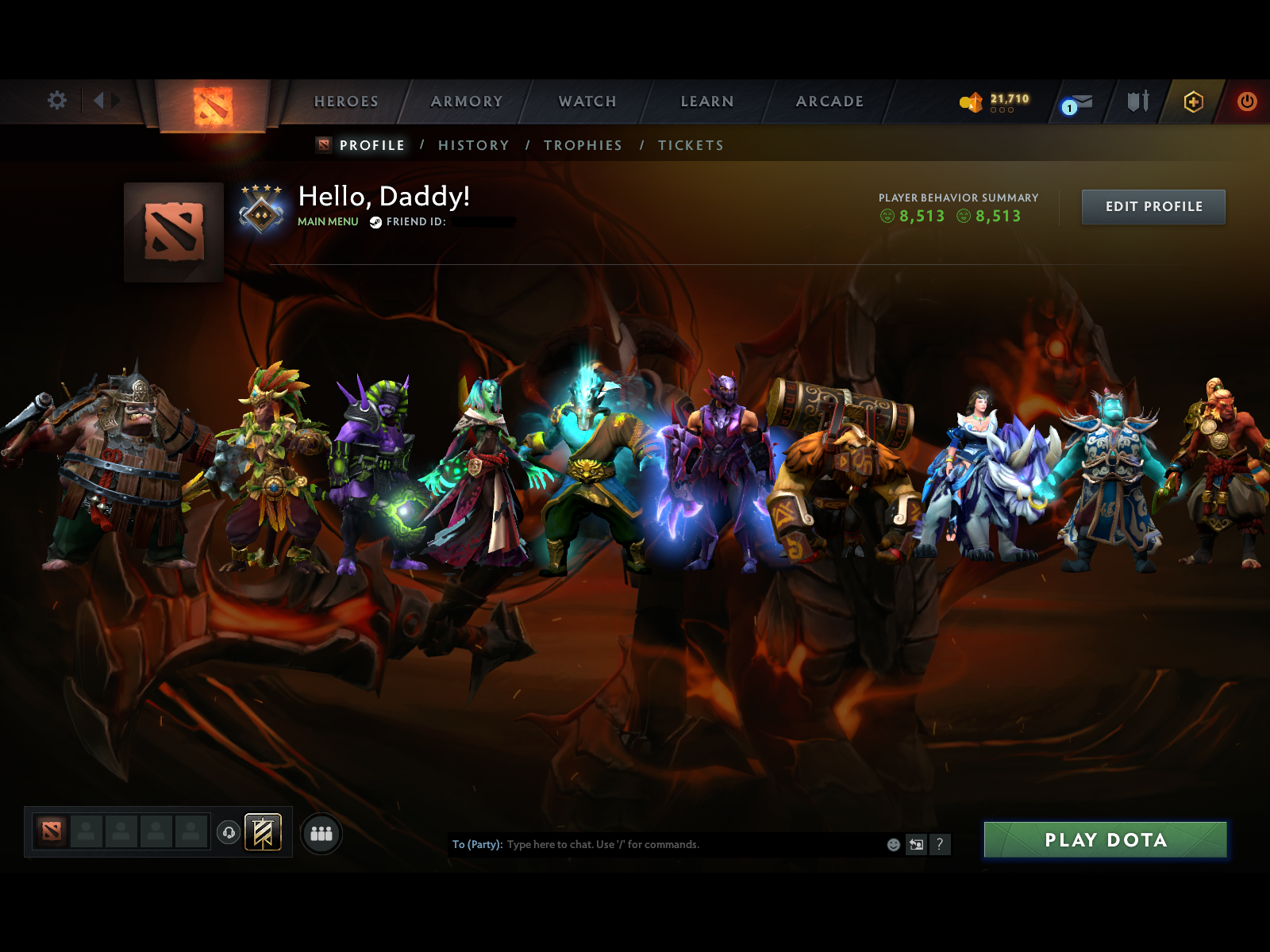This screenshot has width=1270, height=952.
Task: Click the chat channel switch icon
Action: (916, 845)
